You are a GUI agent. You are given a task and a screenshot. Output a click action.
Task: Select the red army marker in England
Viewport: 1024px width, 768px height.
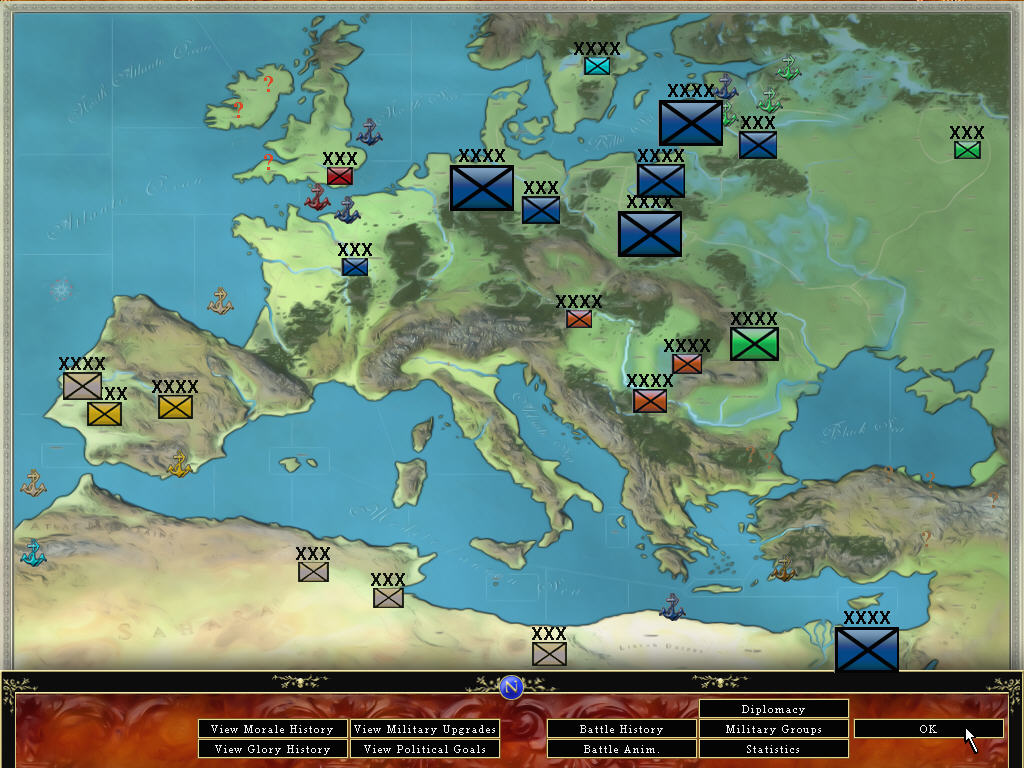[x=340, y=176]
